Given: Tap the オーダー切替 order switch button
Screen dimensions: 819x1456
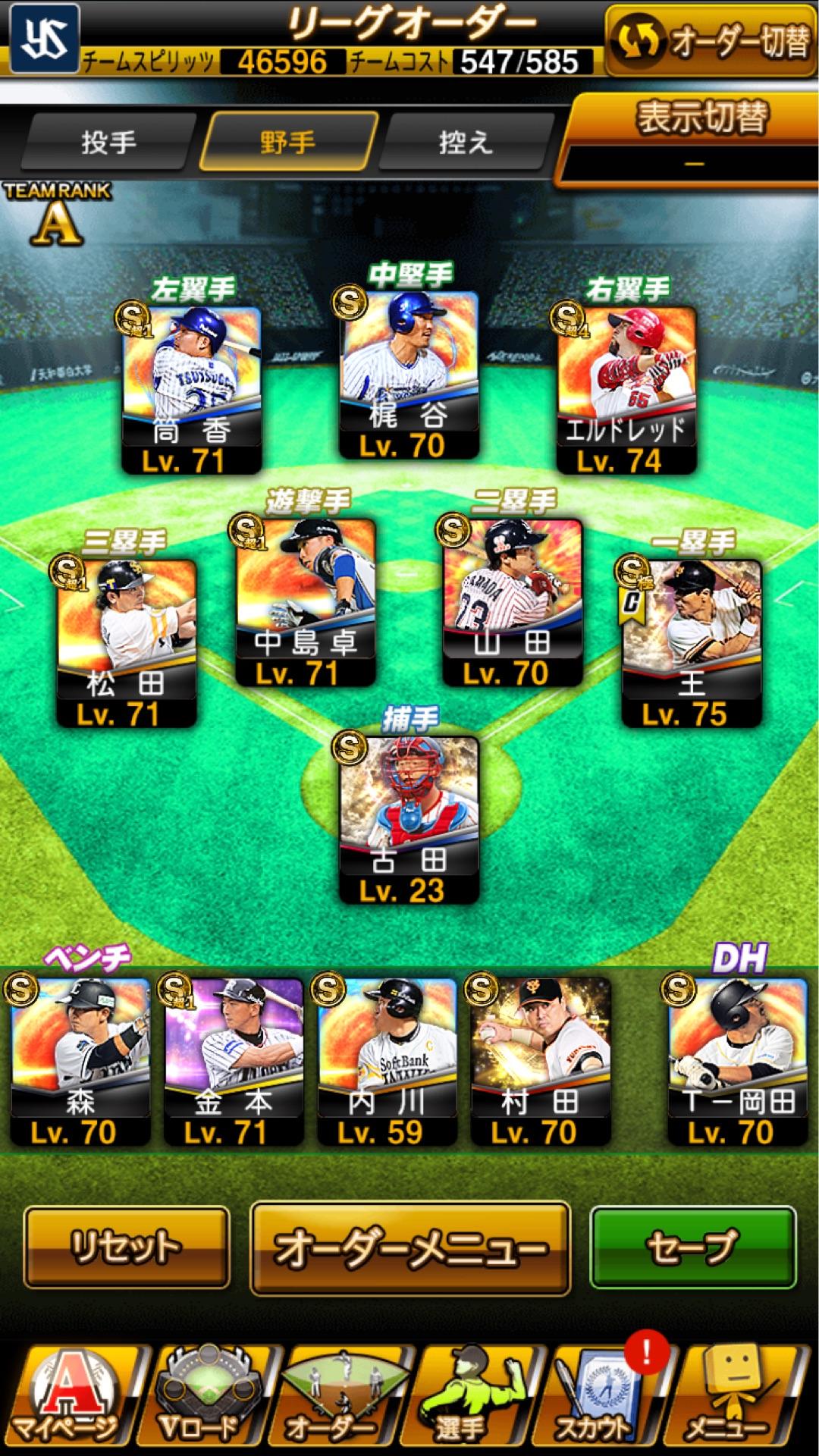Looking at the screenshot, I should (x=711, y=41).
